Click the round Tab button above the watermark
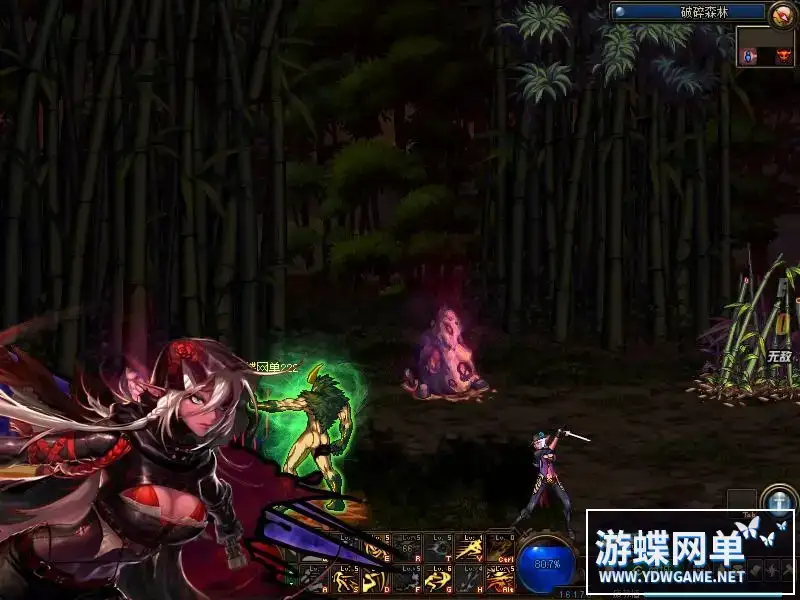800x600 pixels. point(777,498)
